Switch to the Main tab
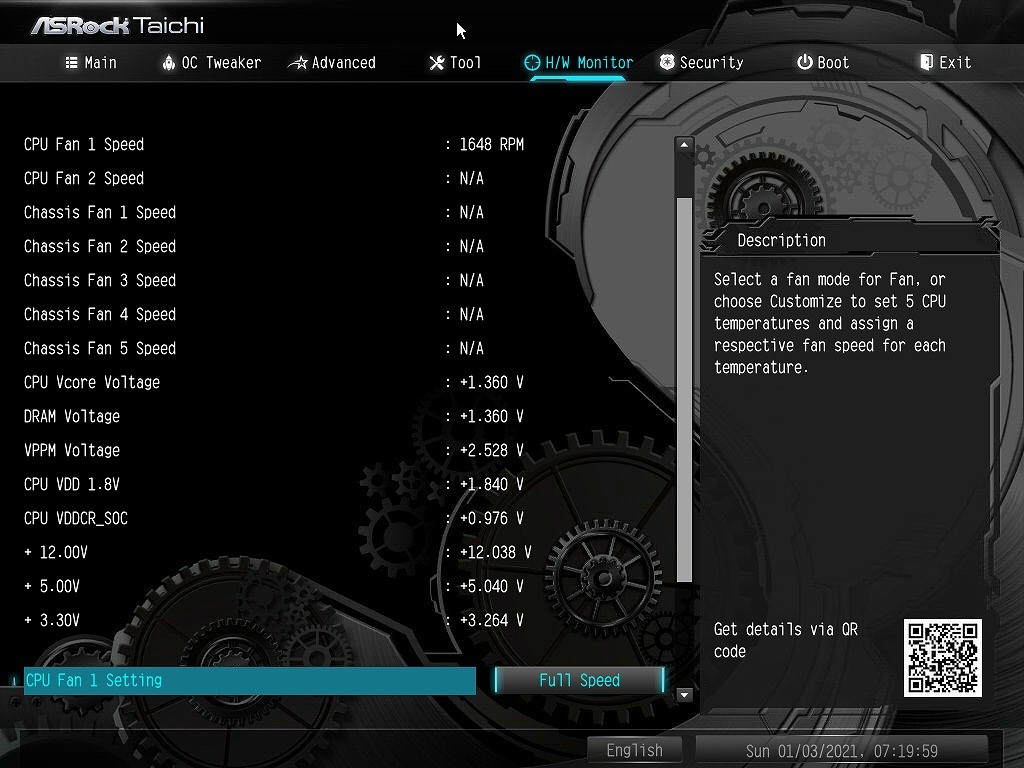 pos(91,62)
